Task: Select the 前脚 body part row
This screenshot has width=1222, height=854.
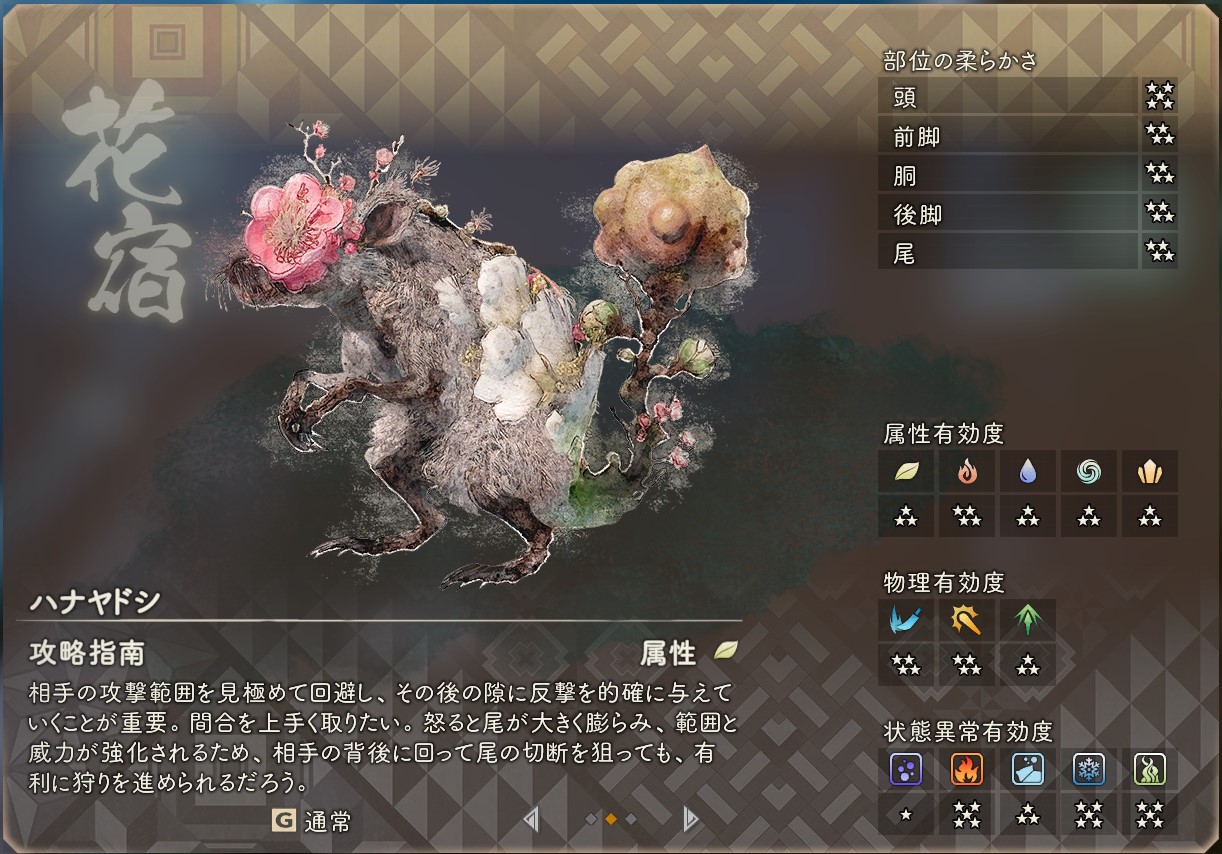Action: (1008, 136)
